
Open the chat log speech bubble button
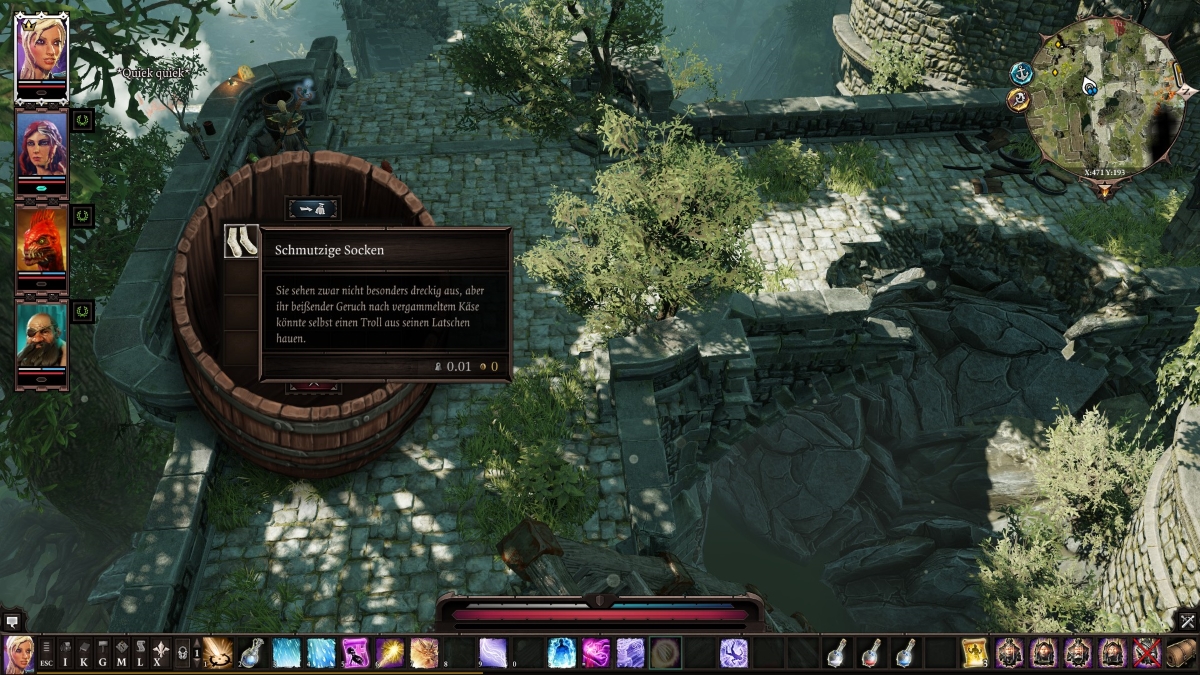[x=12, y=621]
